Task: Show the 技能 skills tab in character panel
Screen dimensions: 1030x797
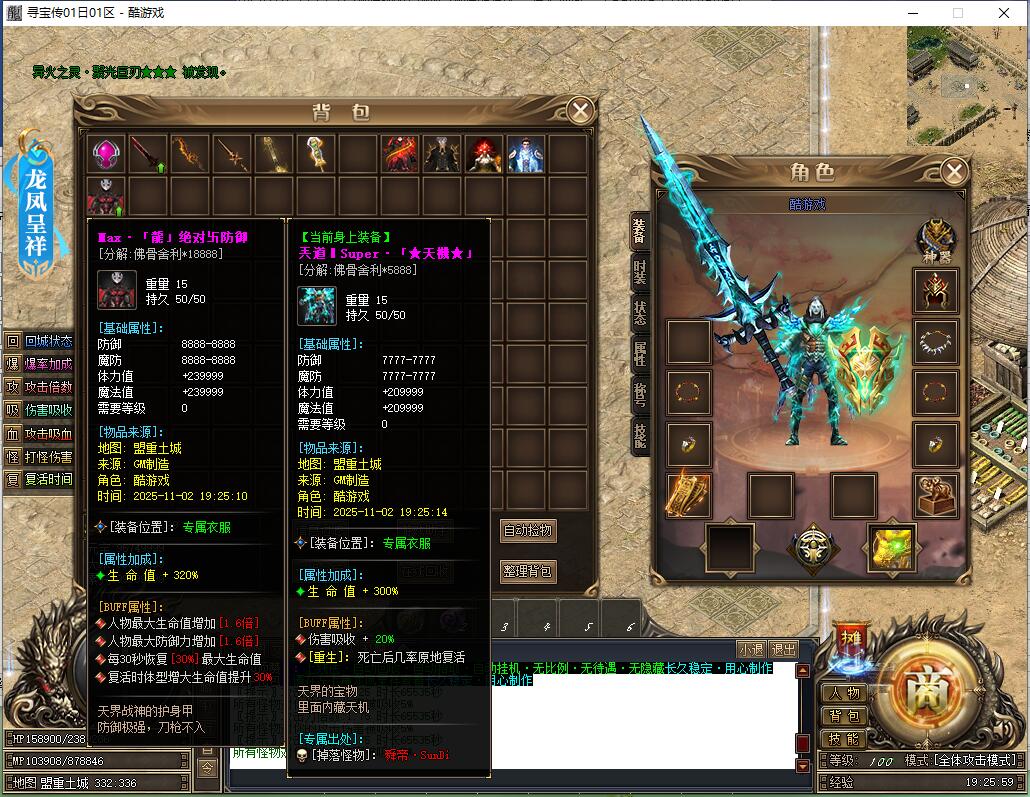Action: [639, 432]
